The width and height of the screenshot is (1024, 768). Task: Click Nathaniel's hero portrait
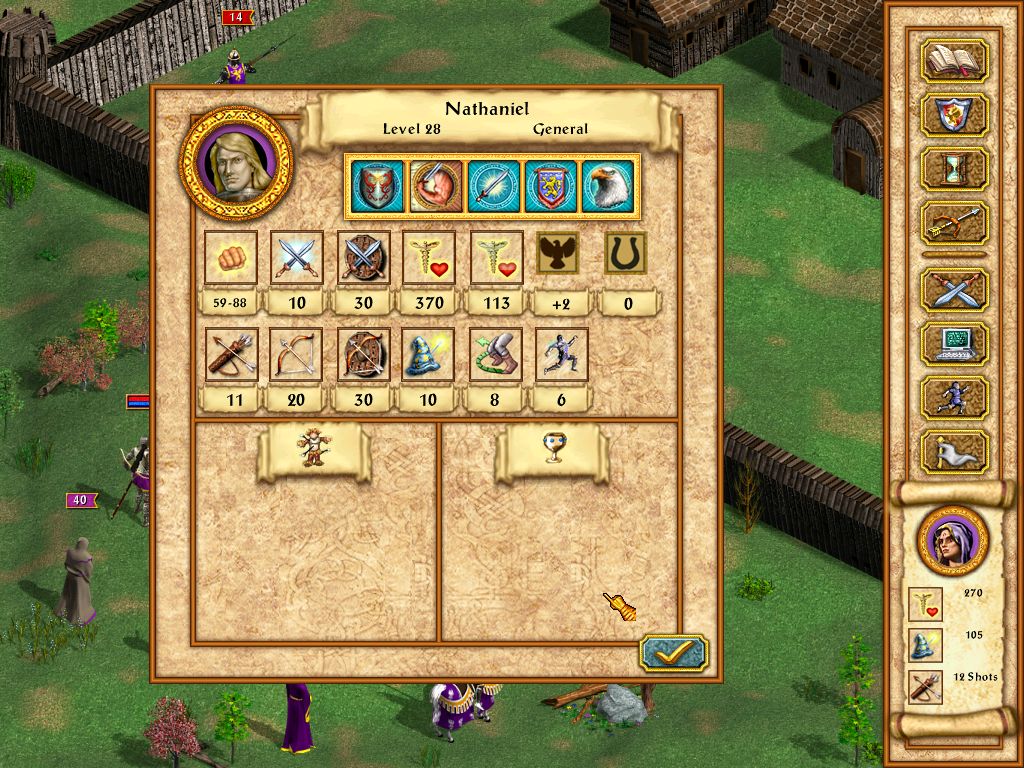coord(236,165)
